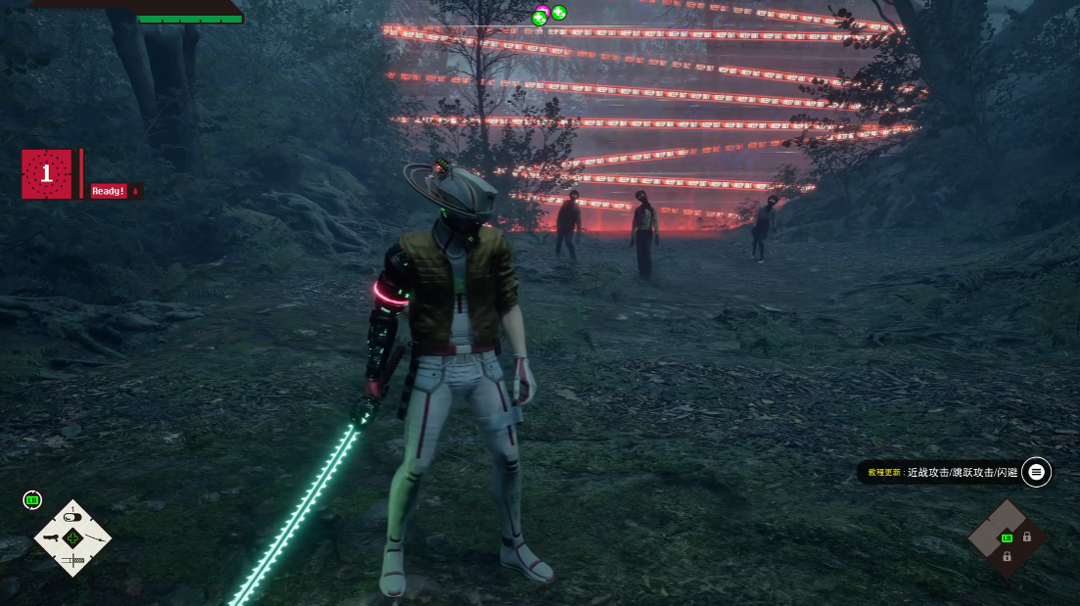This screenshot has height=606, width=1080.
Task: Open the tutorial update menu button
Action: coord(1037,472)
